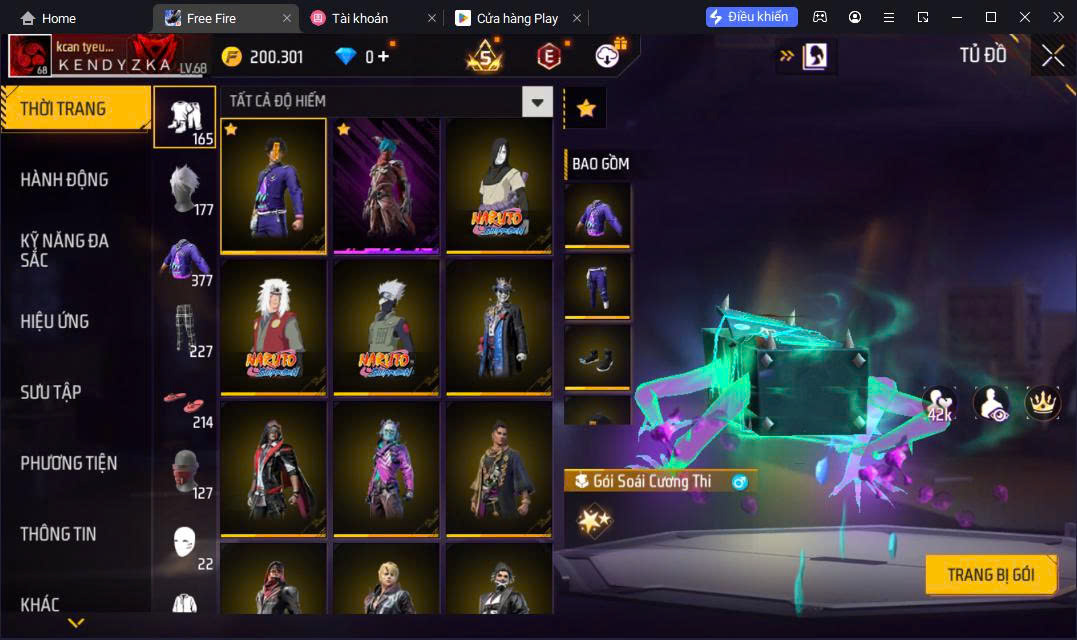The height and width of the screenshot is (640, 1077).
Task: Open the Hành Động category
Action: (65, 180)
